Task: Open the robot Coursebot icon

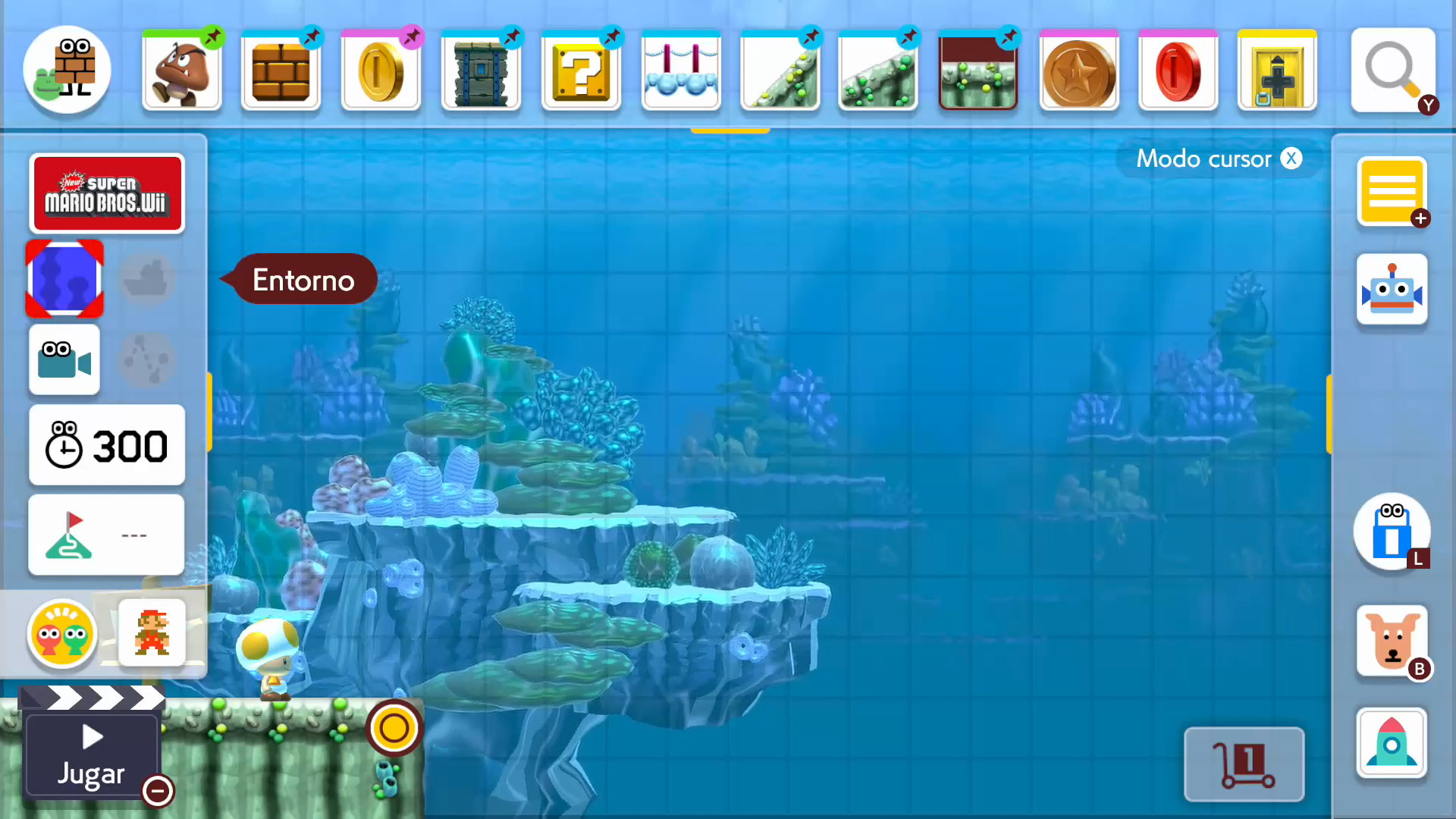Action: pos(1392,289)
